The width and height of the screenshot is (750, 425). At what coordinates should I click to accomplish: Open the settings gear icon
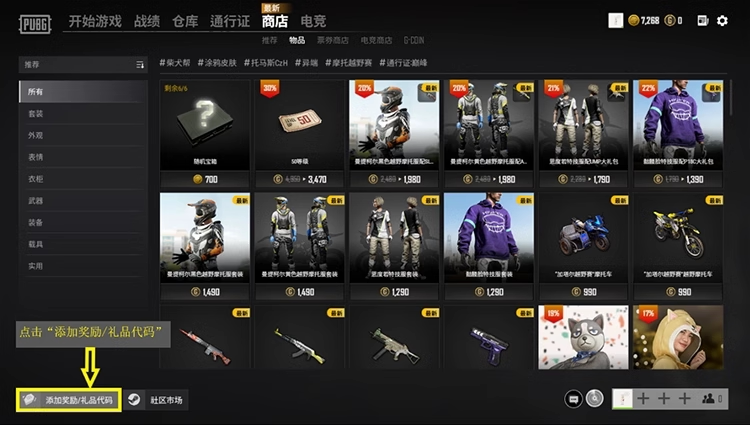[x=723, y=20]
